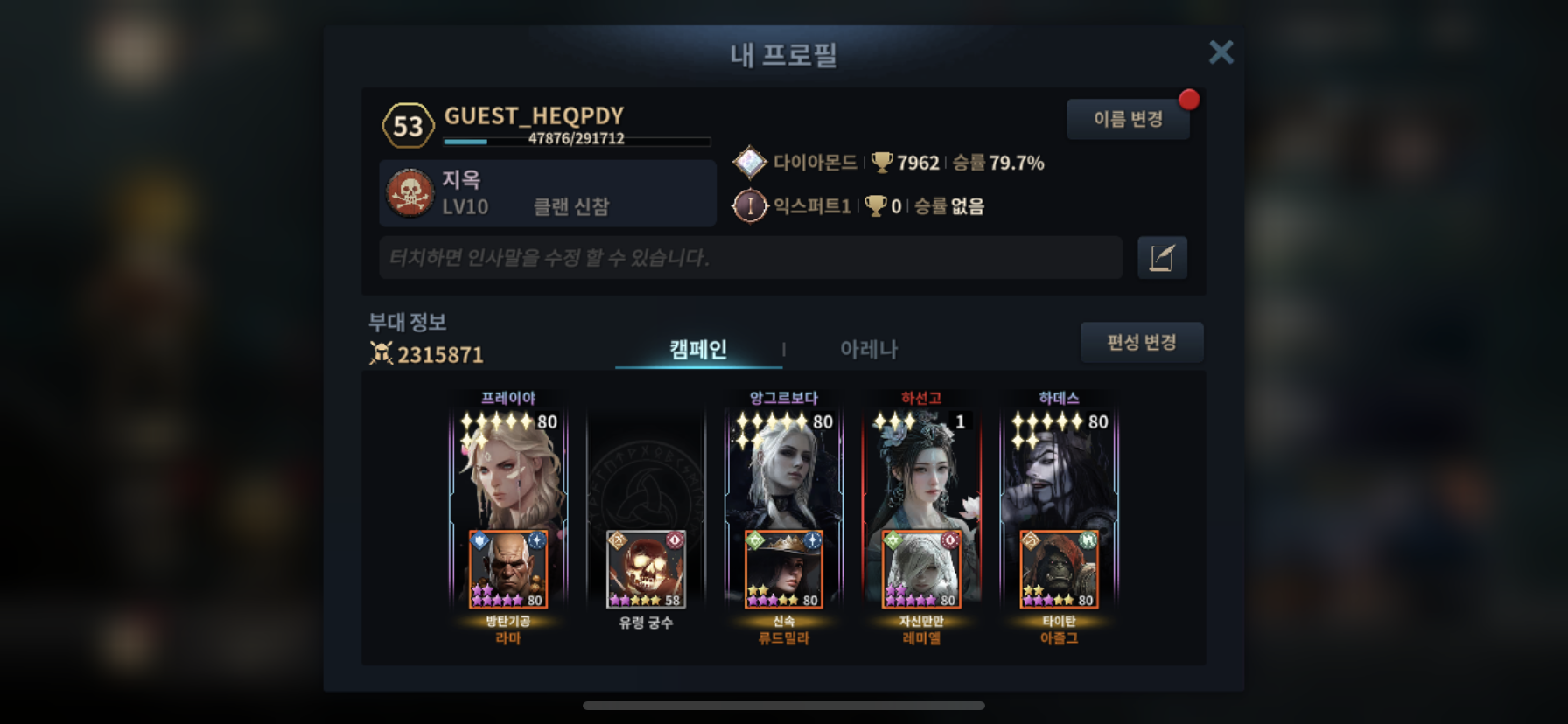
Task: Edit the greeting message text field
Action: pyautogui.click(x=751, y=258)
